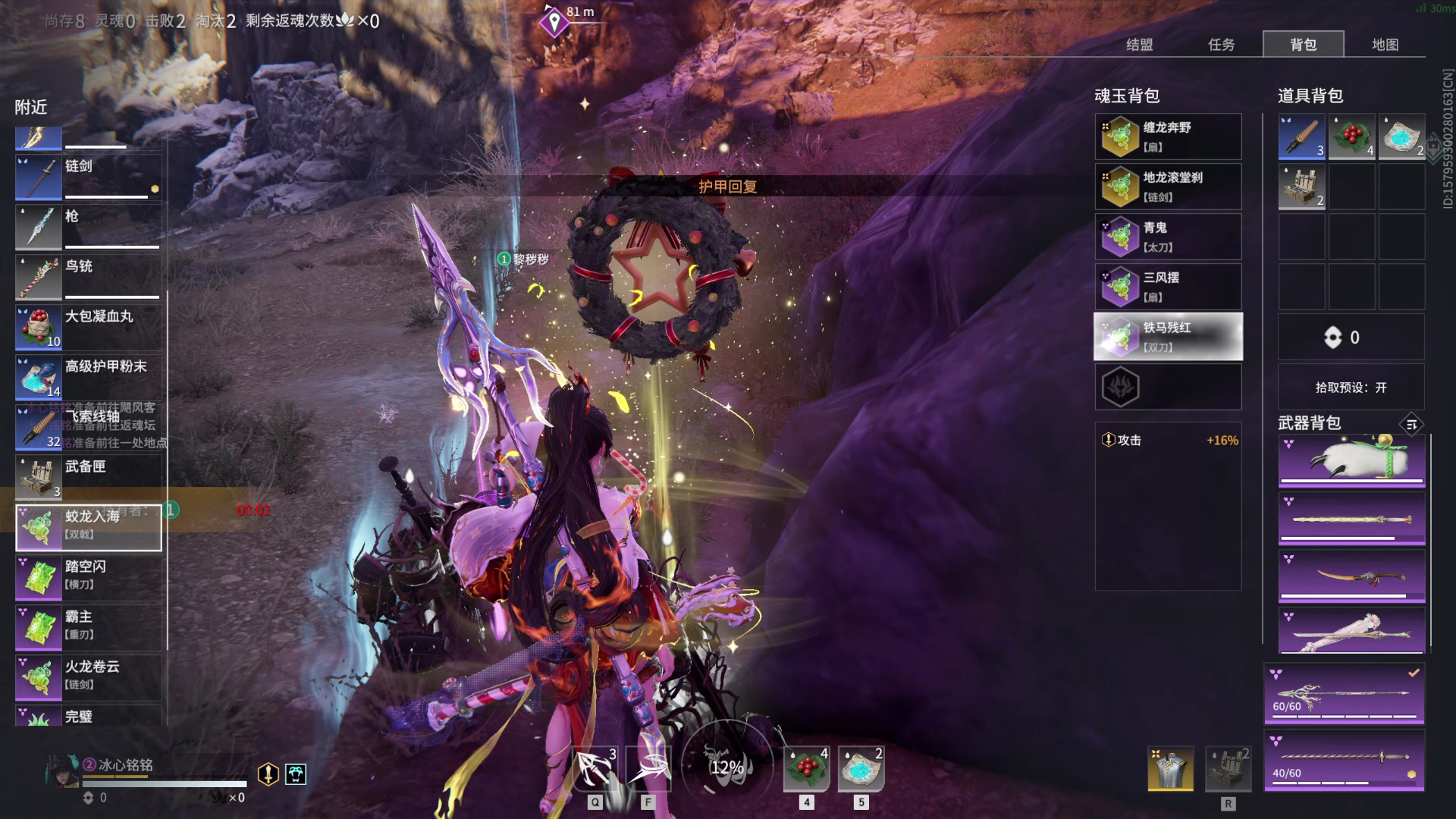1456x819 pixels.
Task: Select the 背包 tab
Action: point(1303,45)
